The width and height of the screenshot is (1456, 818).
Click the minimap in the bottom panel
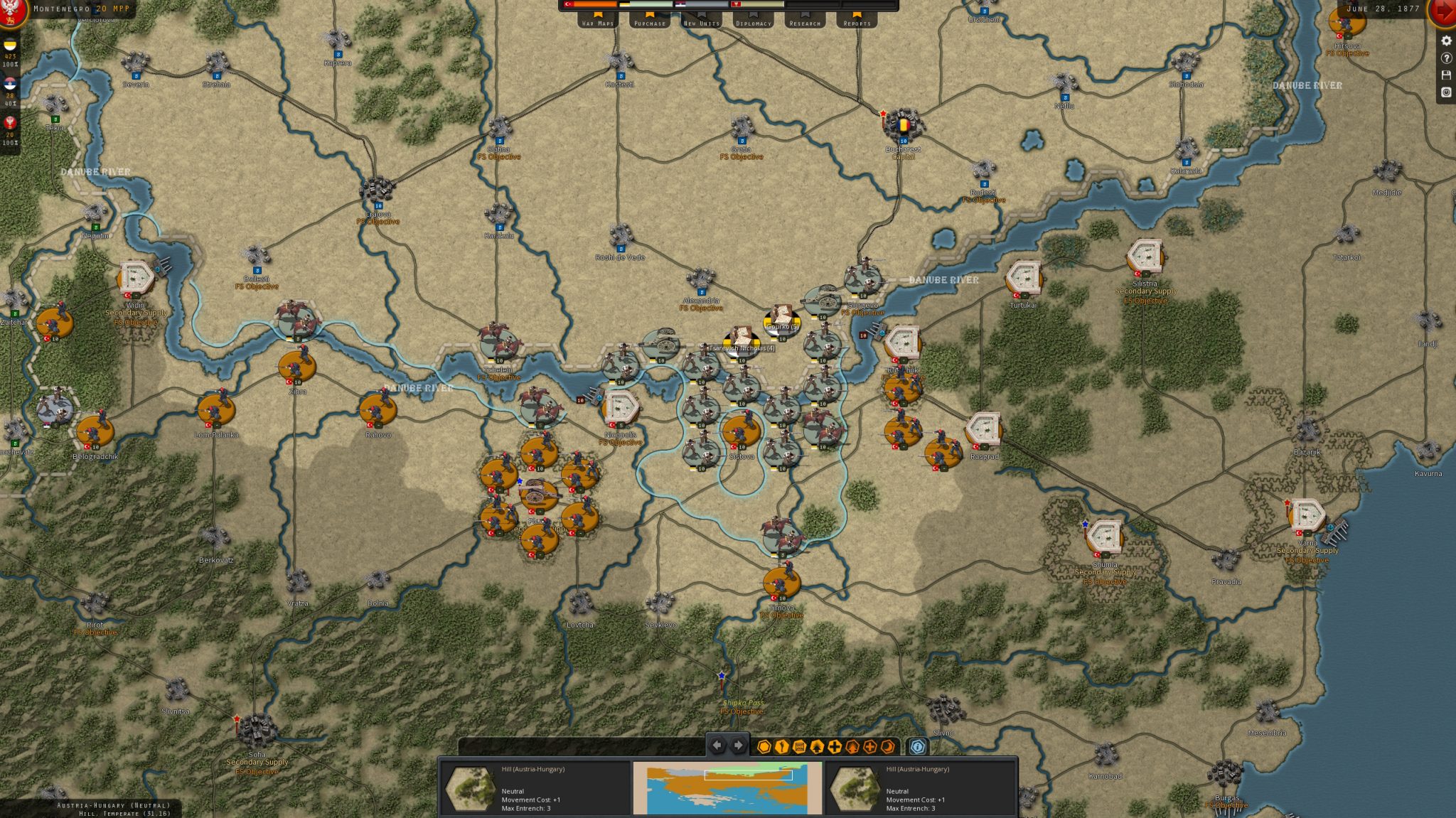pos(727,788)
